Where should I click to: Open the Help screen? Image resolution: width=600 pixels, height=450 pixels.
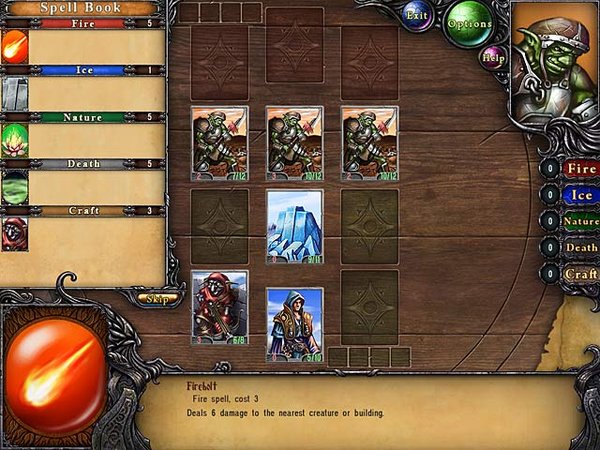[x=493, y=58]
